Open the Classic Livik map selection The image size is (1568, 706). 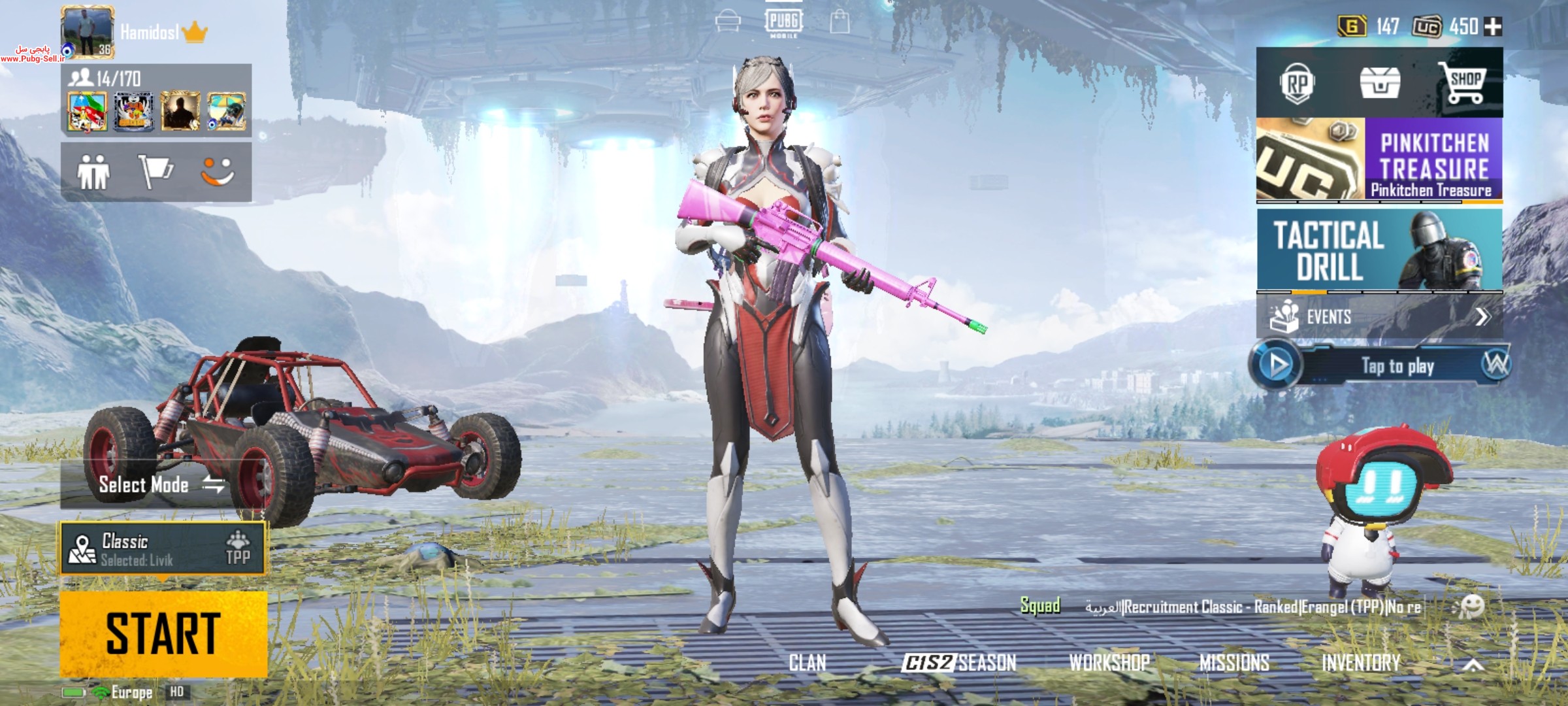(163, 549)
